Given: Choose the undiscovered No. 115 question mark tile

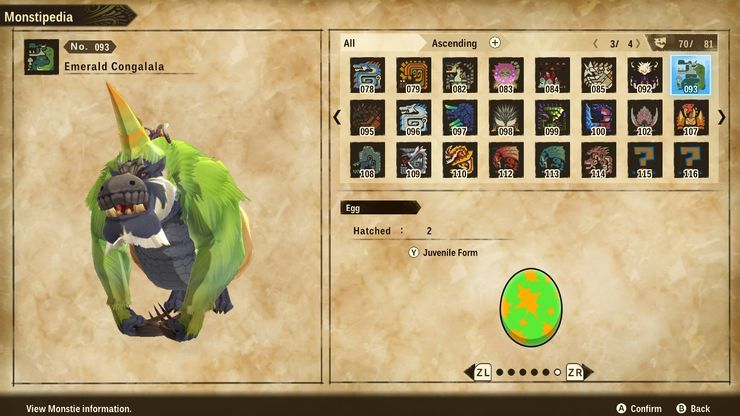Looking at the screenshot, I should pos(645,160).
